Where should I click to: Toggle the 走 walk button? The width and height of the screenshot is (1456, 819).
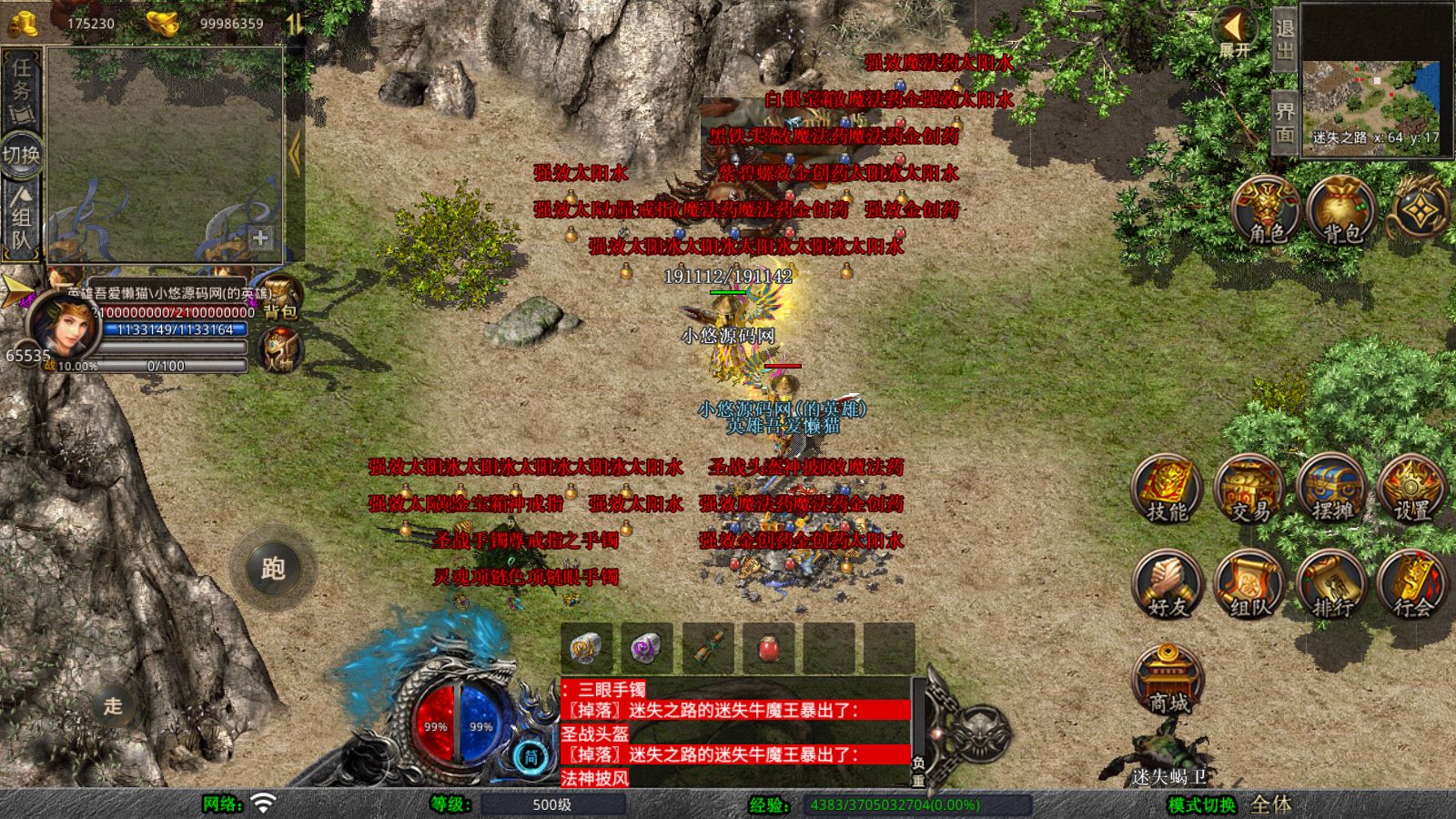113,705
